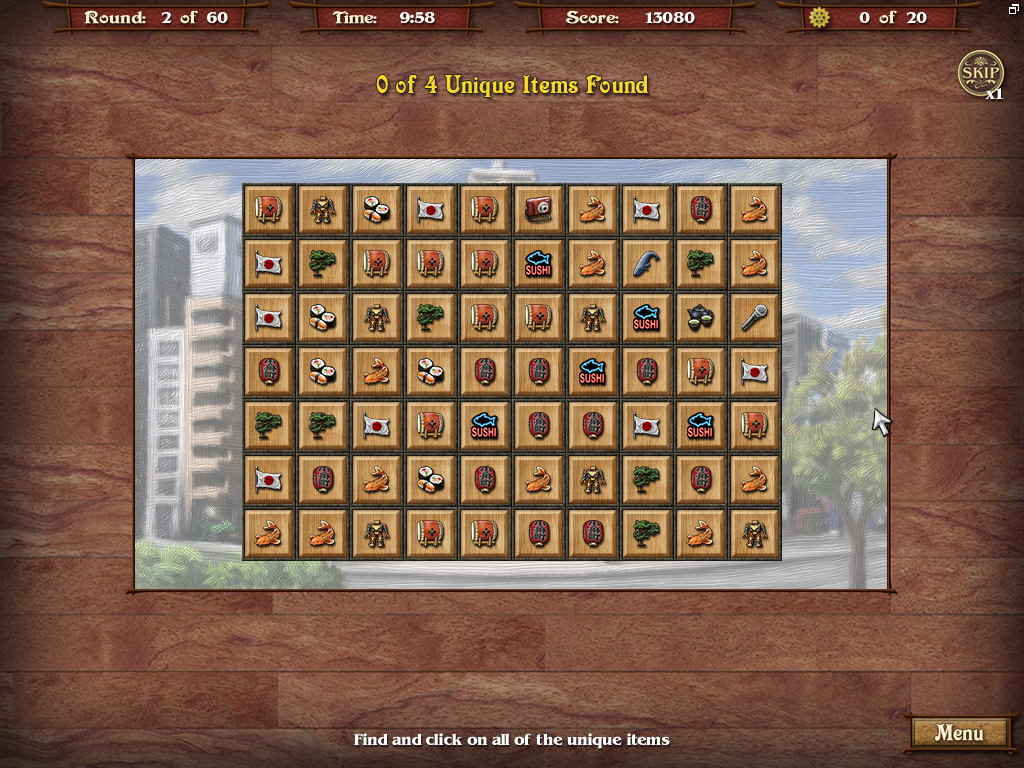Click the microphone tile
1024x768 pixels.
pos(755,318)
